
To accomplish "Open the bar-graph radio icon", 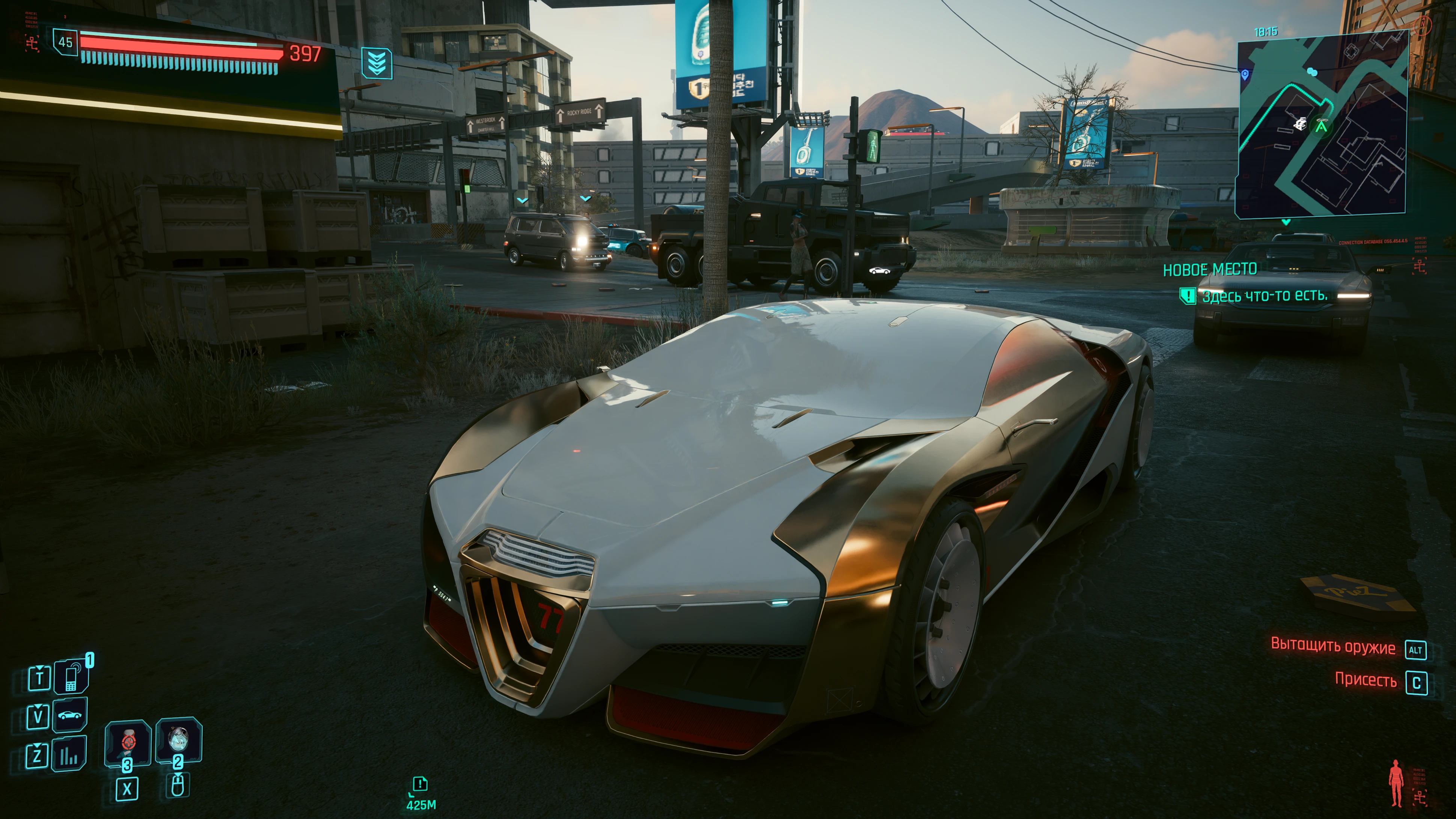I will click(x=69, y=754).
